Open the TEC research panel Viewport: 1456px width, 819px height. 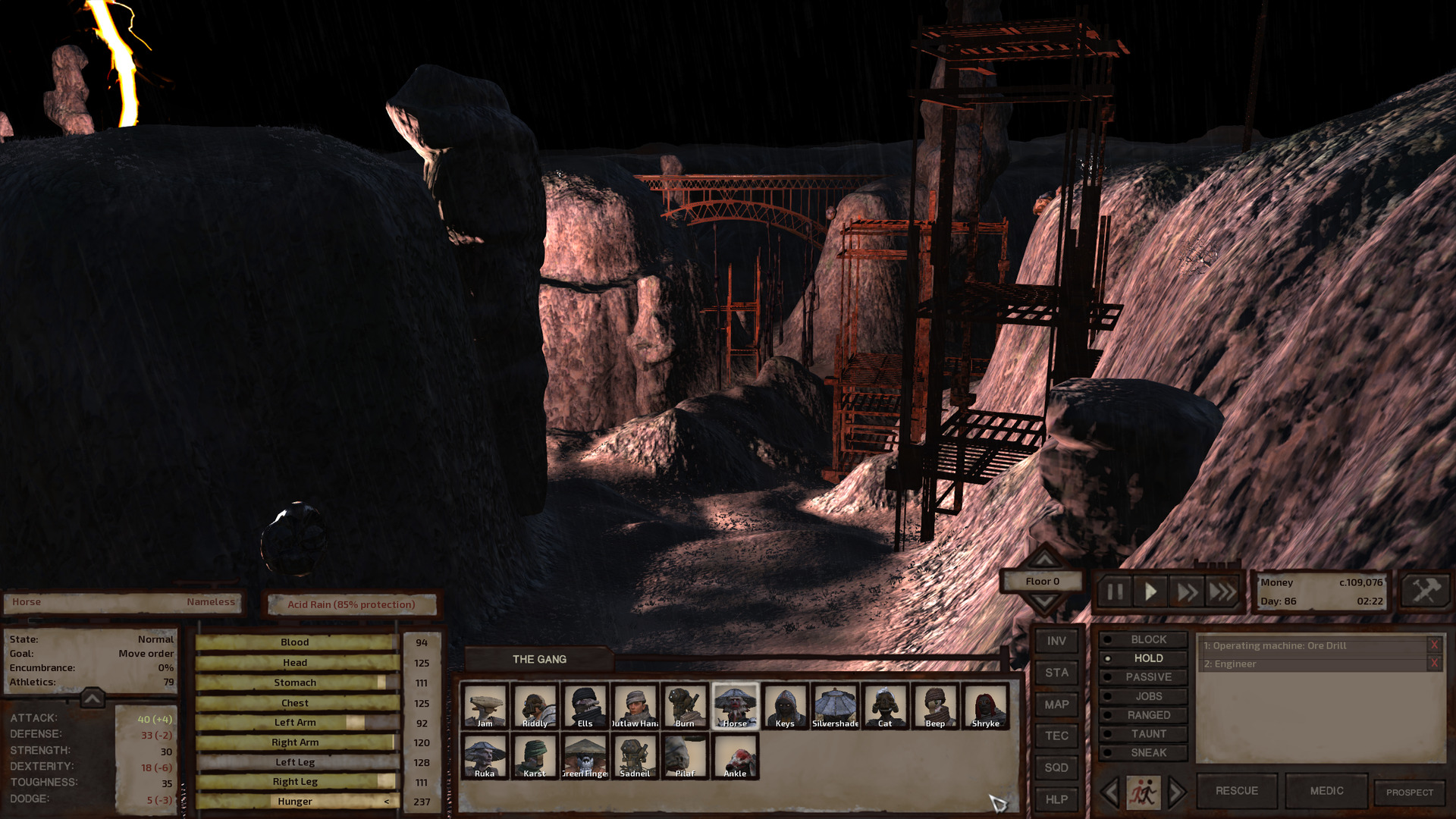coord(1056,736)
